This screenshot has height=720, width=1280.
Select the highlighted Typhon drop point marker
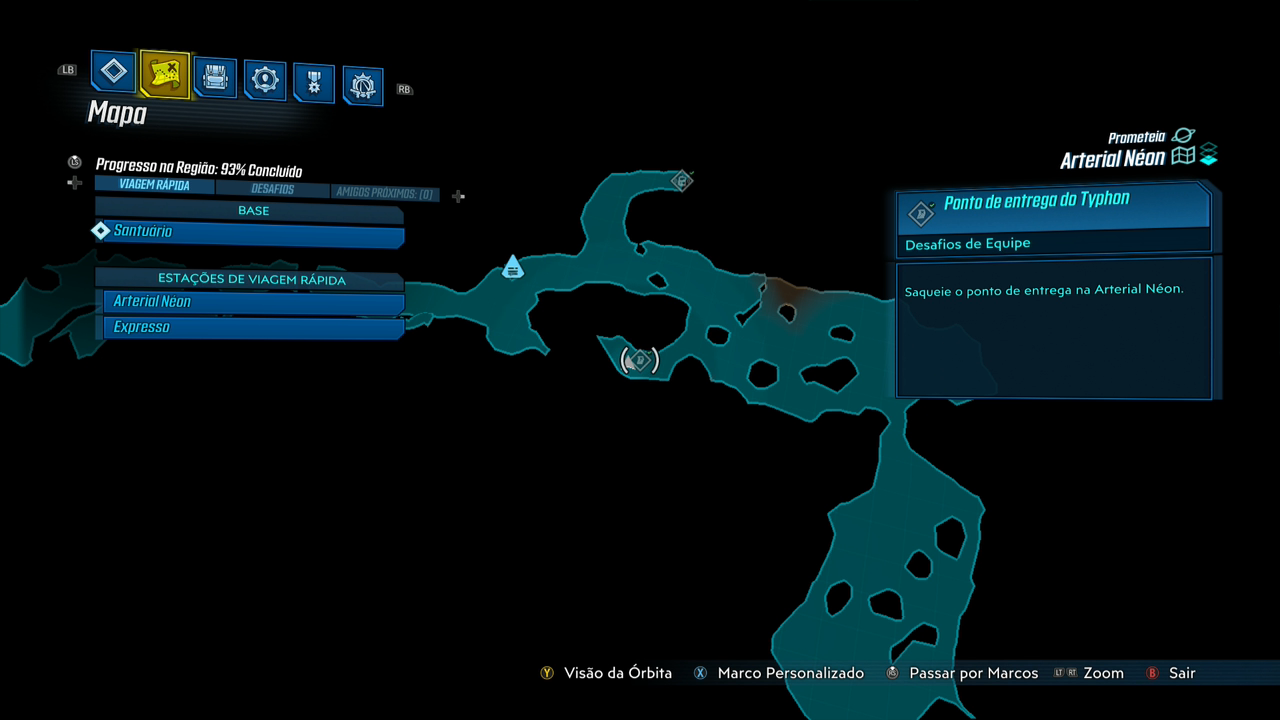(640, 359)
